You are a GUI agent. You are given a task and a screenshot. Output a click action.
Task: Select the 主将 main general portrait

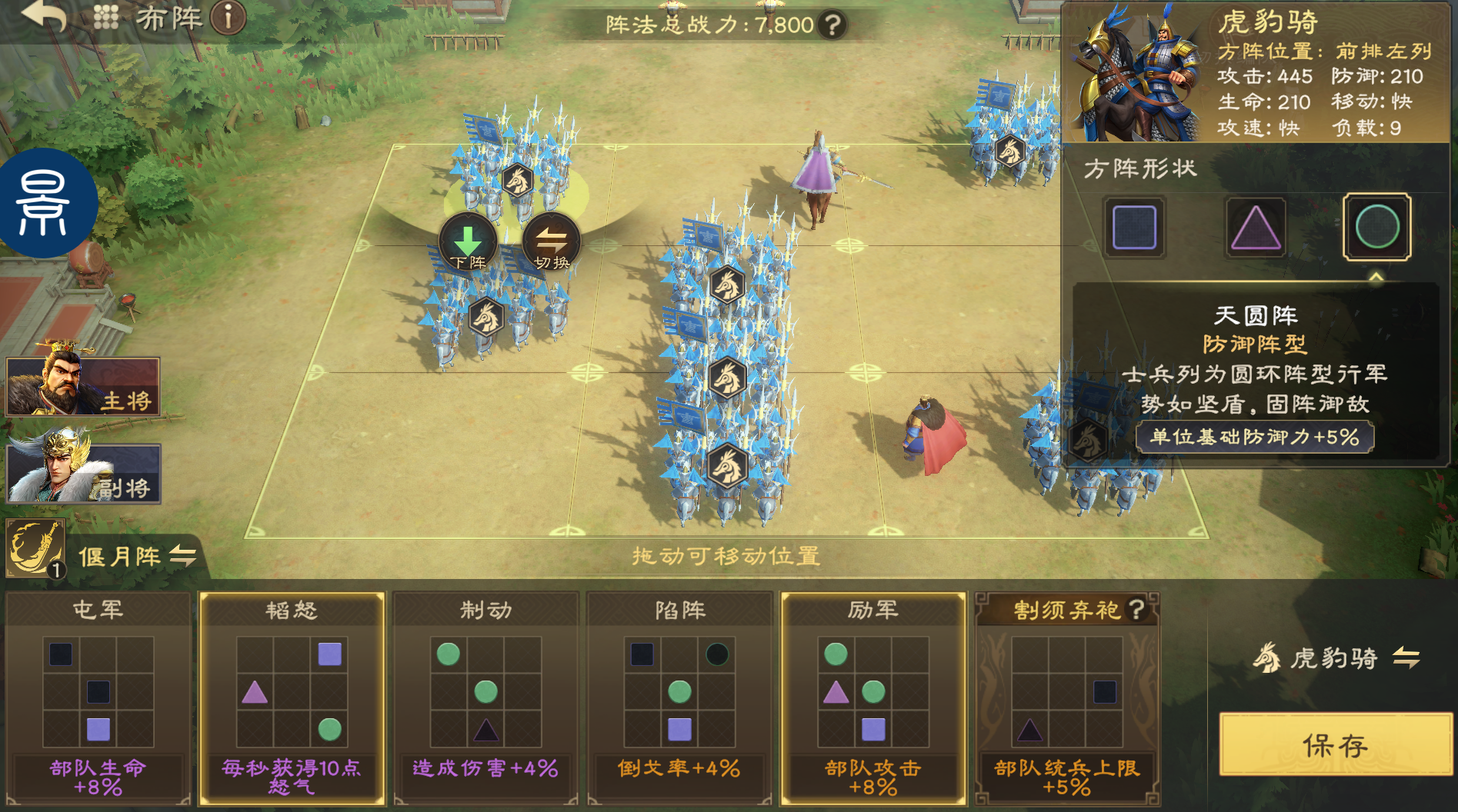[x=83, y=386]
